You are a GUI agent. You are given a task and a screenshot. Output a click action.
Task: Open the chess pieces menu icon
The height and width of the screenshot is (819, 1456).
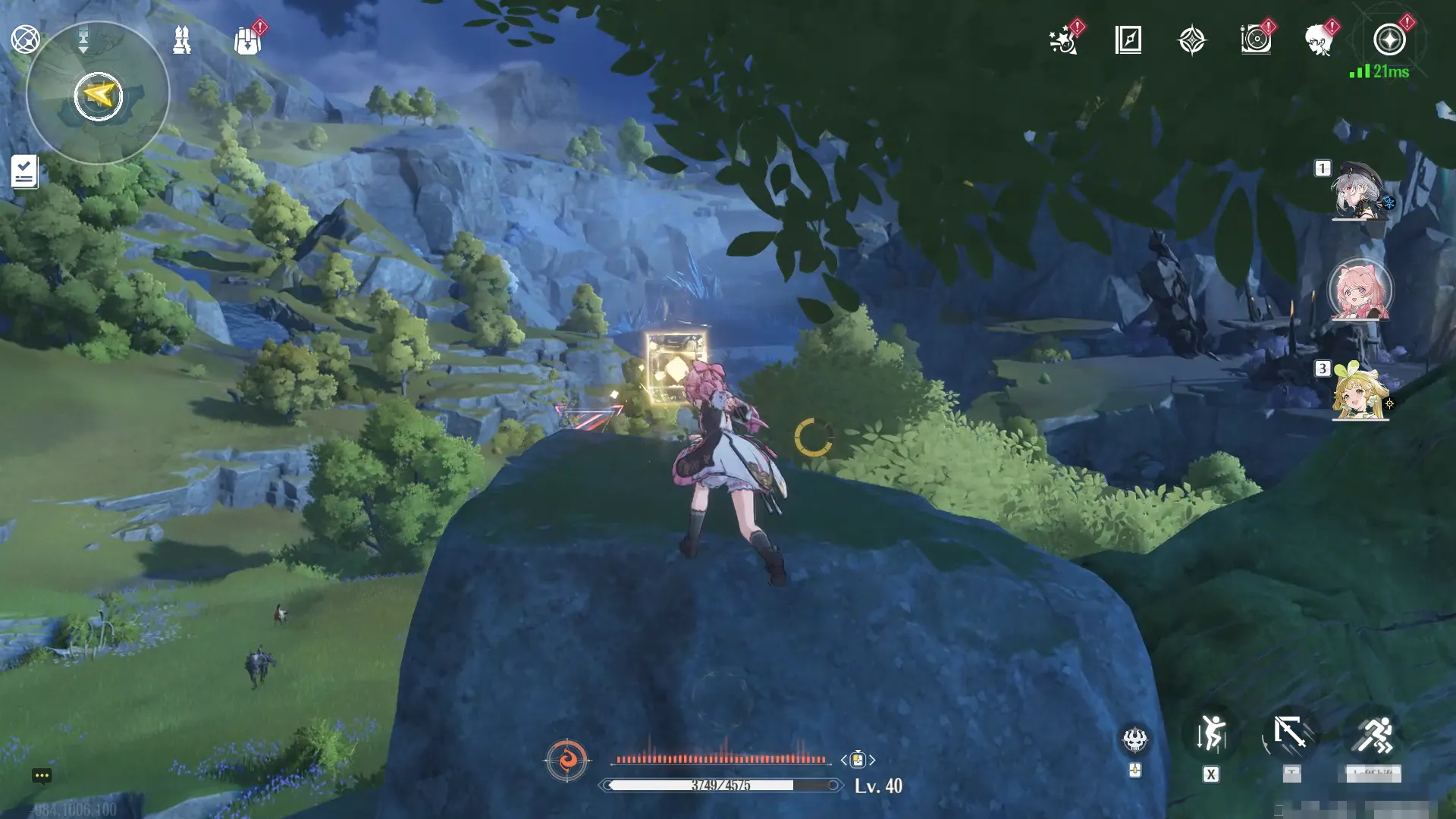[x=181, y=39]
